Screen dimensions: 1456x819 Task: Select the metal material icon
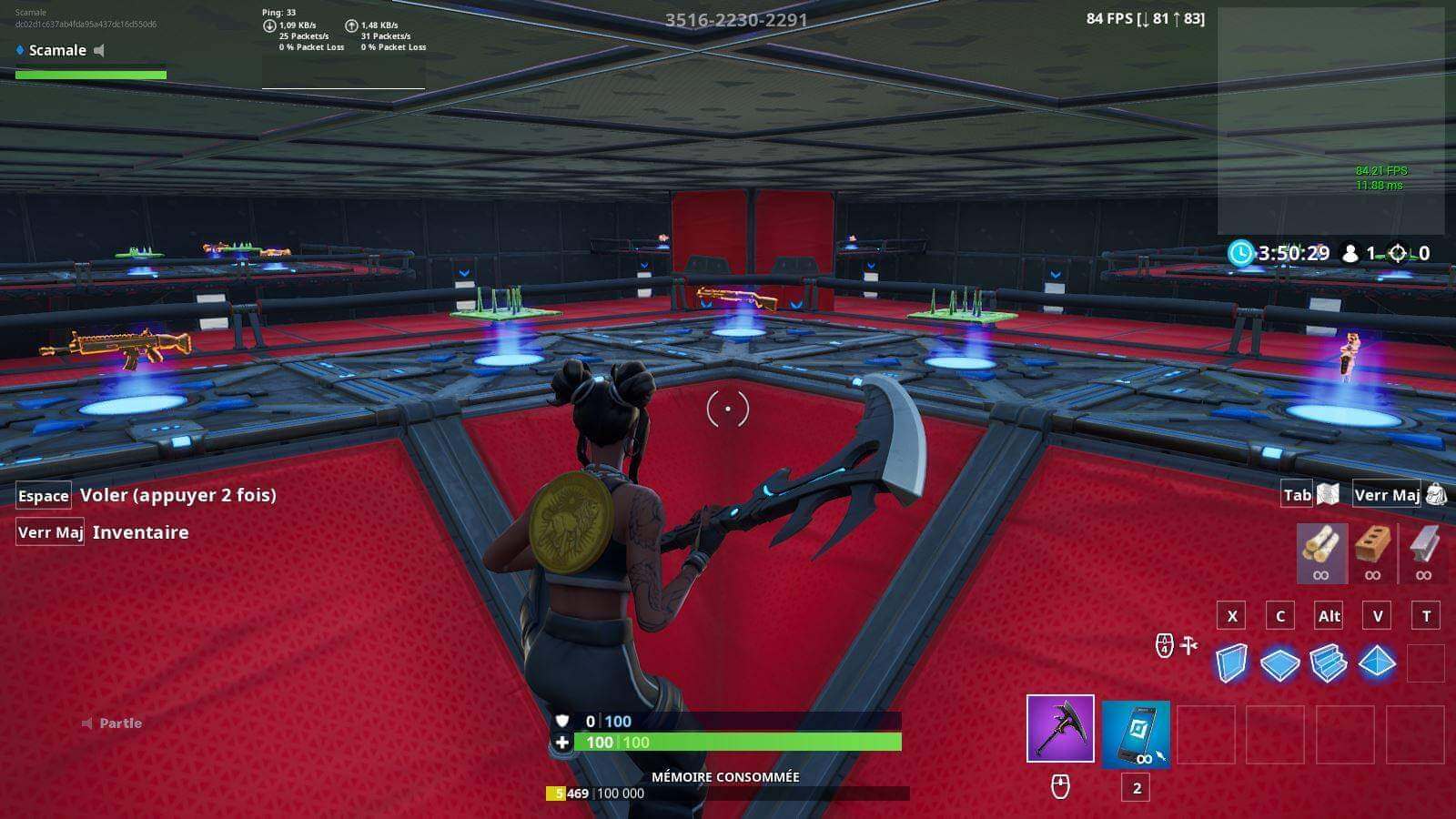pos(1420,546)
